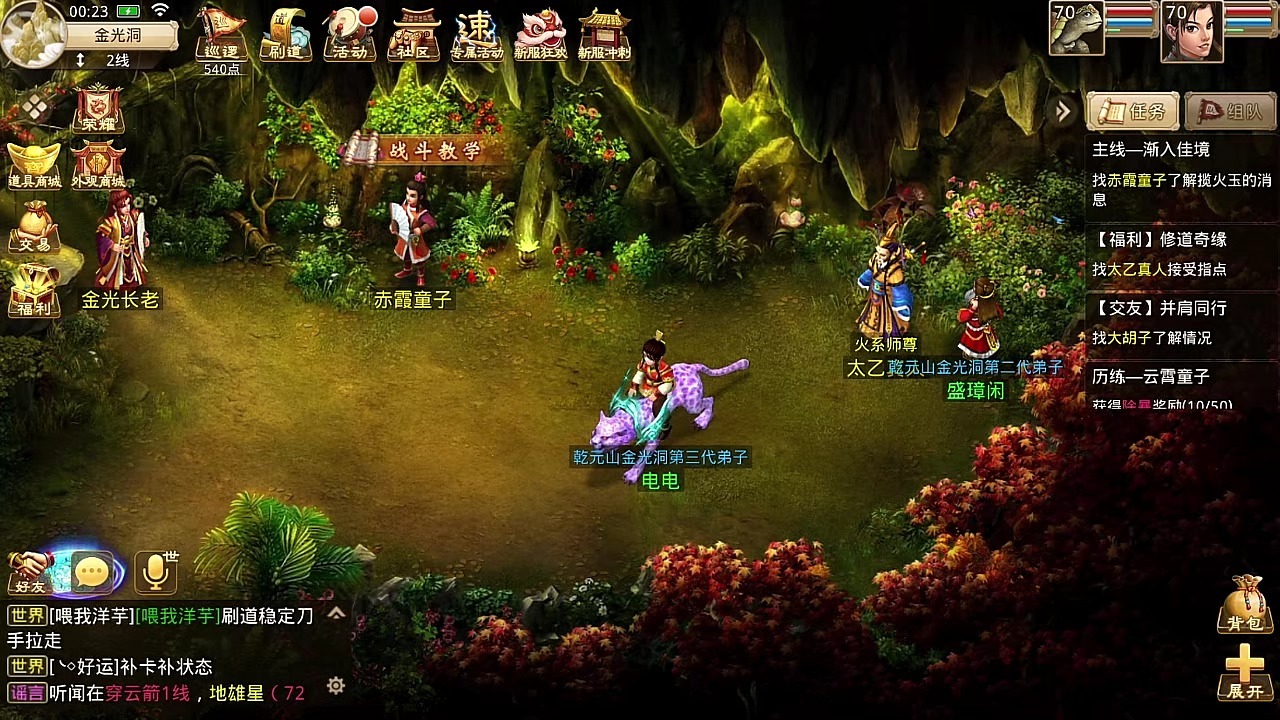Open the 金光洞 minimap icon
The height and width of the screenshot is (720, 1280).
33,33
